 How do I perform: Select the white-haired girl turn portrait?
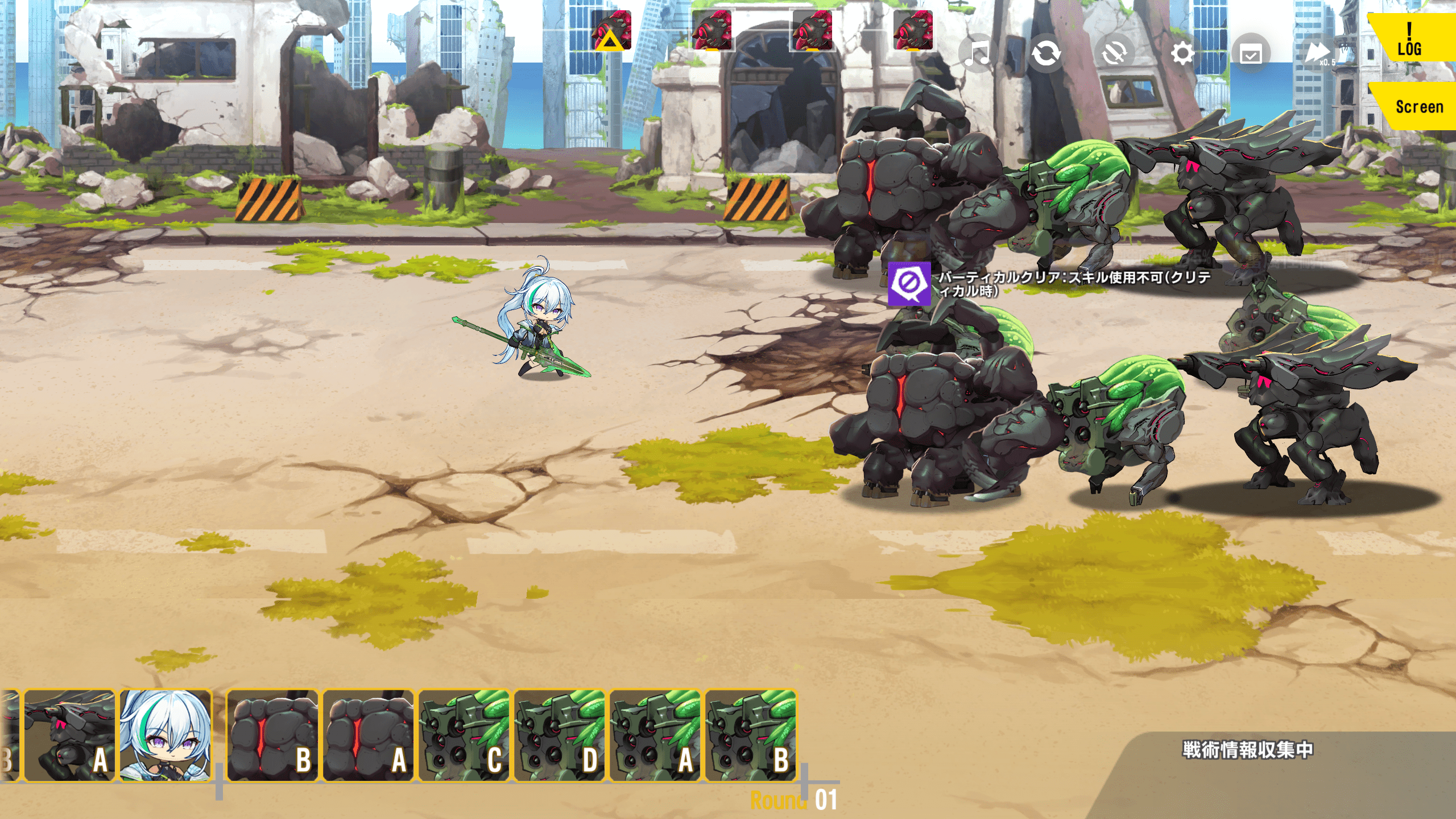click(166, 735)
